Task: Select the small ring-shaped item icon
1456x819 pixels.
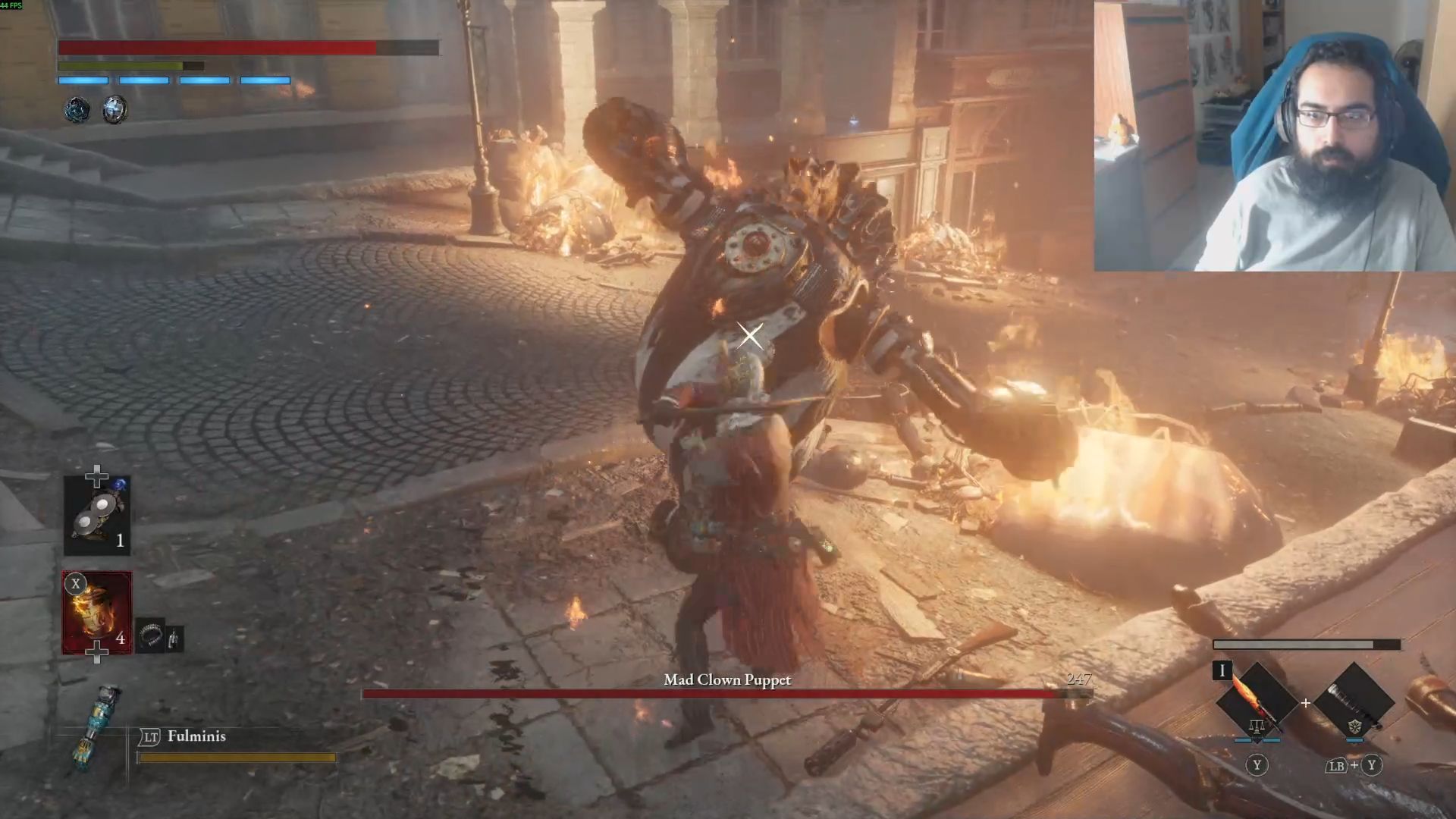Action: (151, 637)
